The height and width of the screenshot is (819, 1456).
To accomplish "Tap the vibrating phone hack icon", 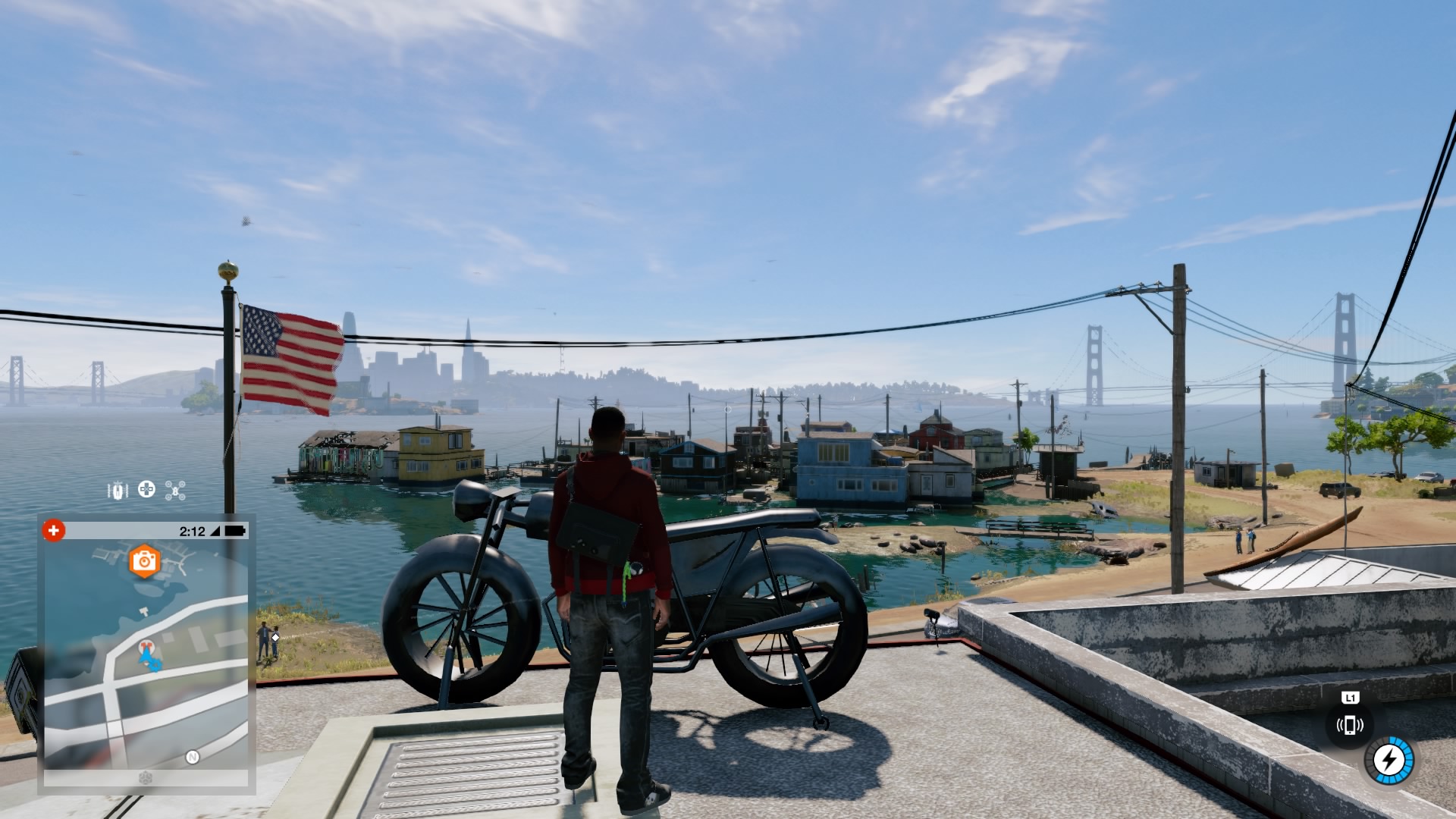I will (1349, 725).
